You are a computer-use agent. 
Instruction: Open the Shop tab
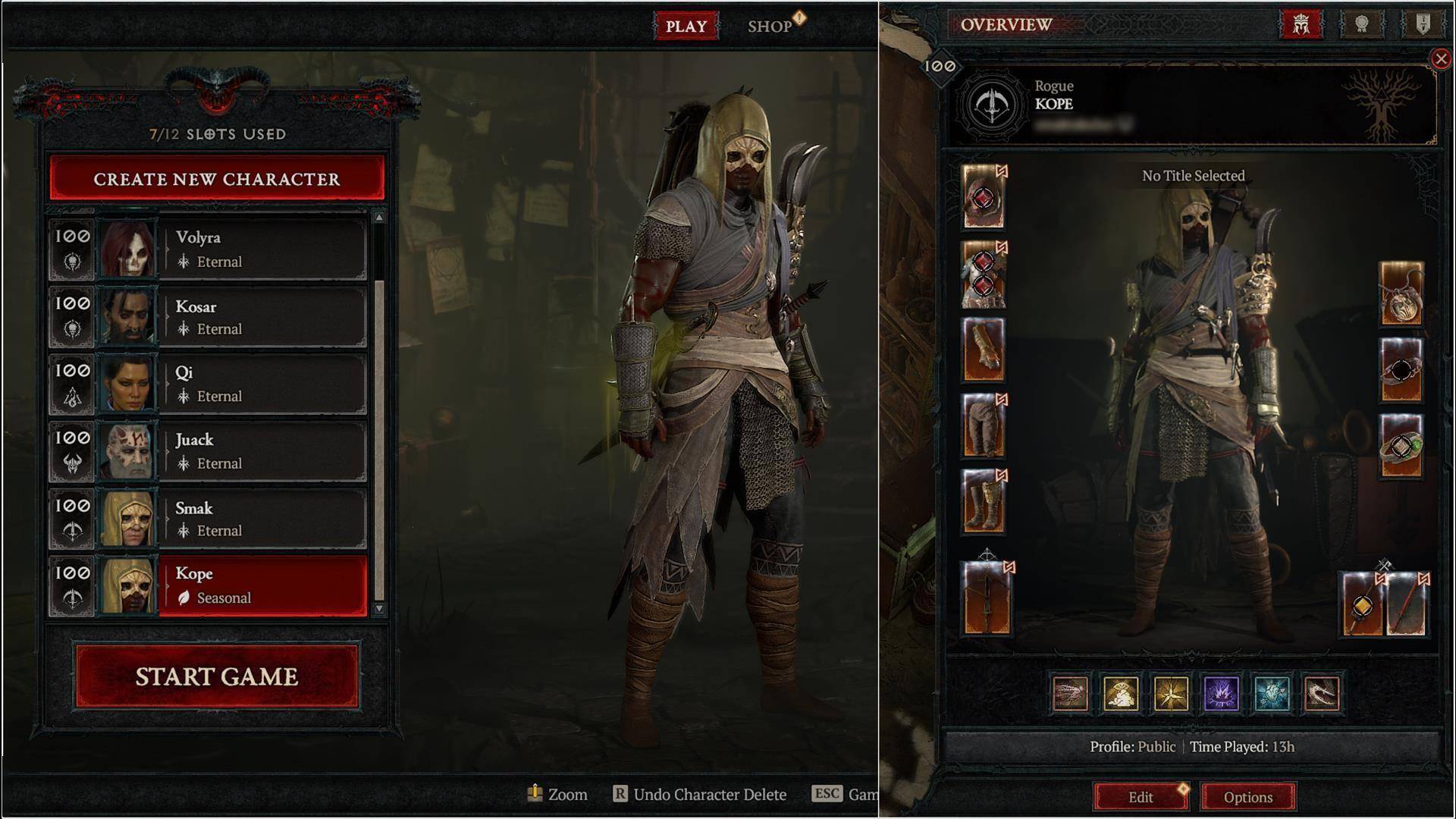pyautogui.click(x=770, y=26)
